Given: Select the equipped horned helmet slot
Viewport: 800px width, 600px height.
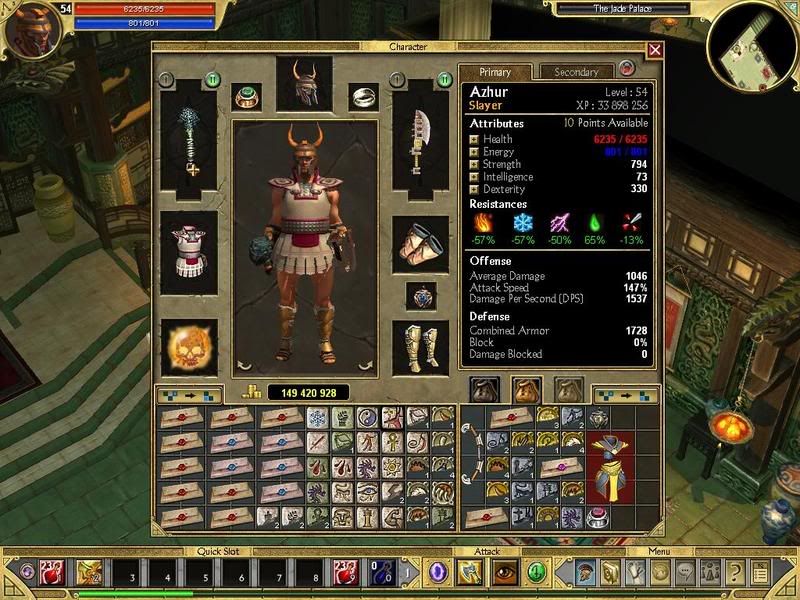Looking at the screenshot, I should click(304, 86).
